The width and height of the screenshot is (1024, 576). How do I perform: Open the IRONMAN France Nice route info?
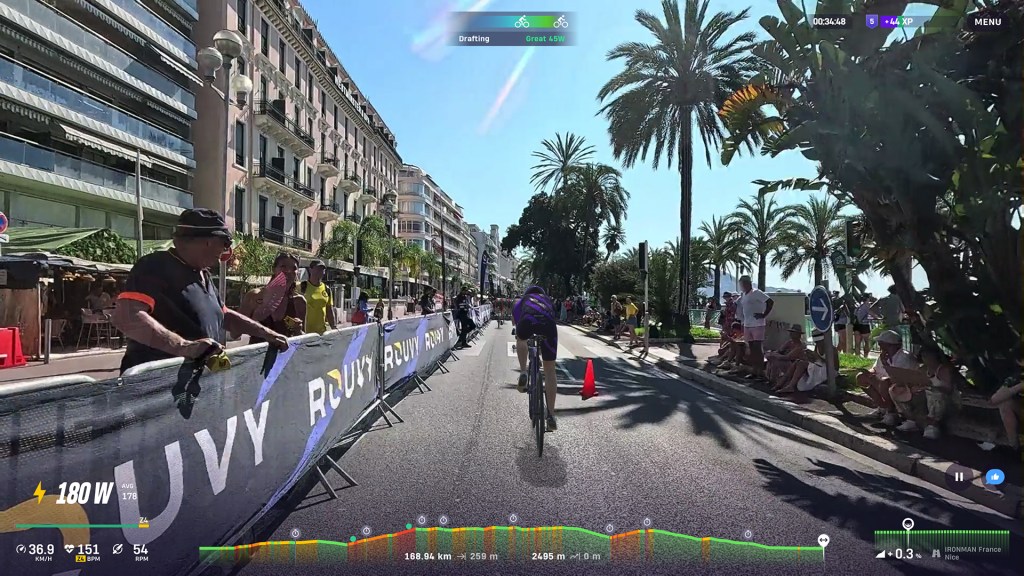(x=973, y=553)
